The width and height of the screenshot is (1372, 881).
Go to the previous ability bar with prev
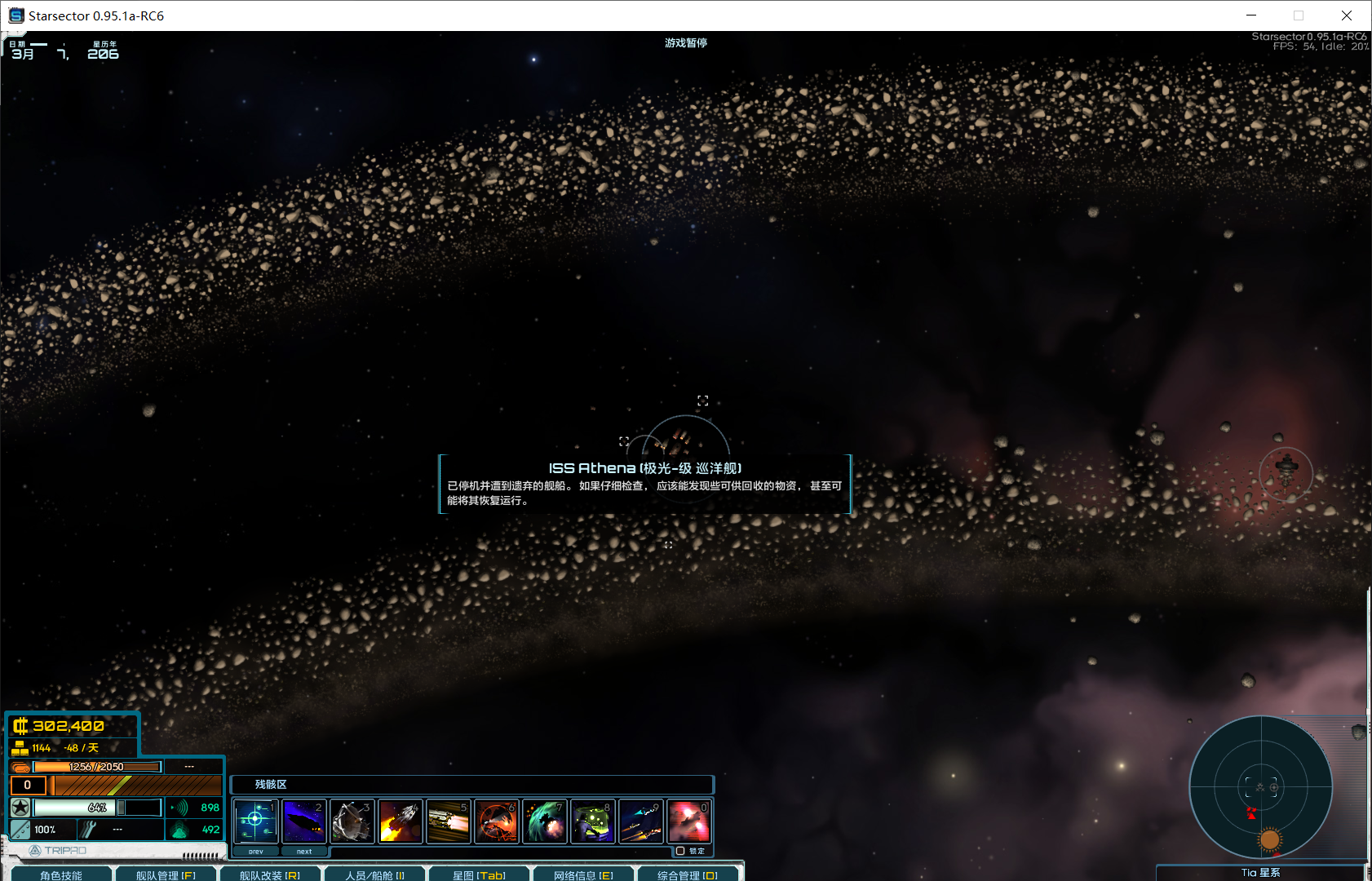256,851
